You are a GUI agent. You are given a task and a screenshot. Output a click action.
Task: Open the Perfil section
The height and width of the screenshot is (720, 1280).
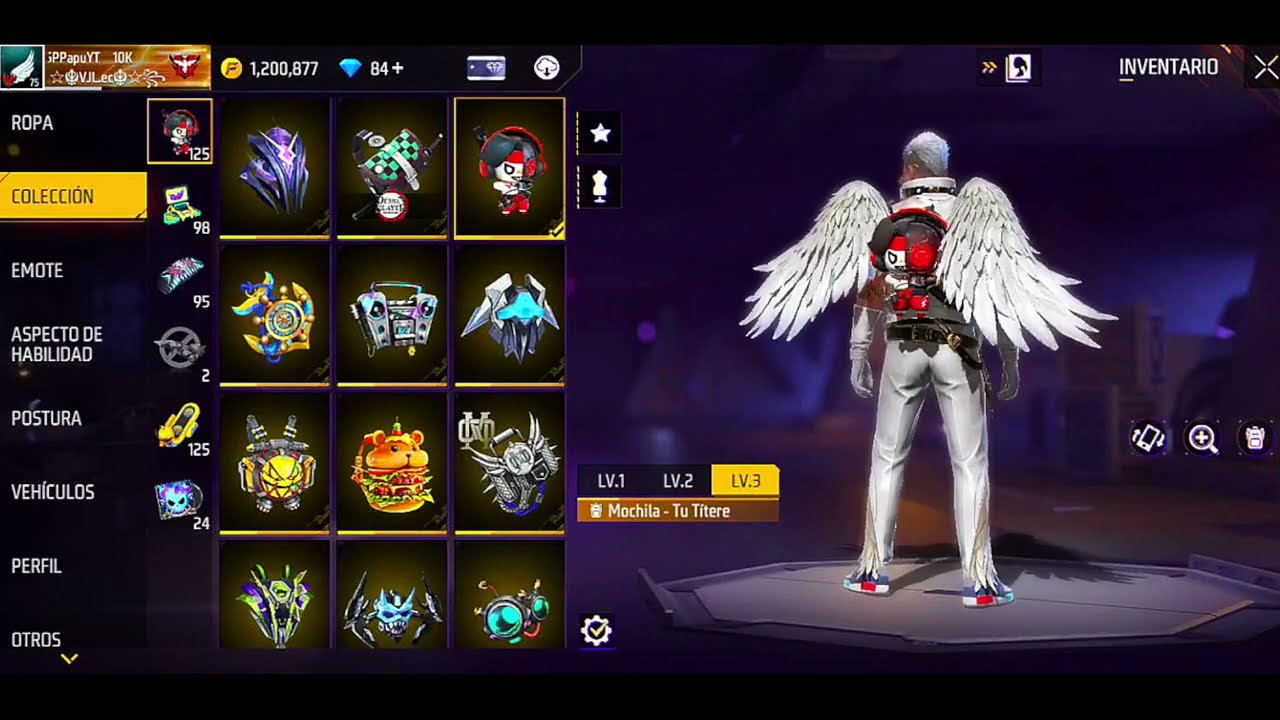pos(37,566)
